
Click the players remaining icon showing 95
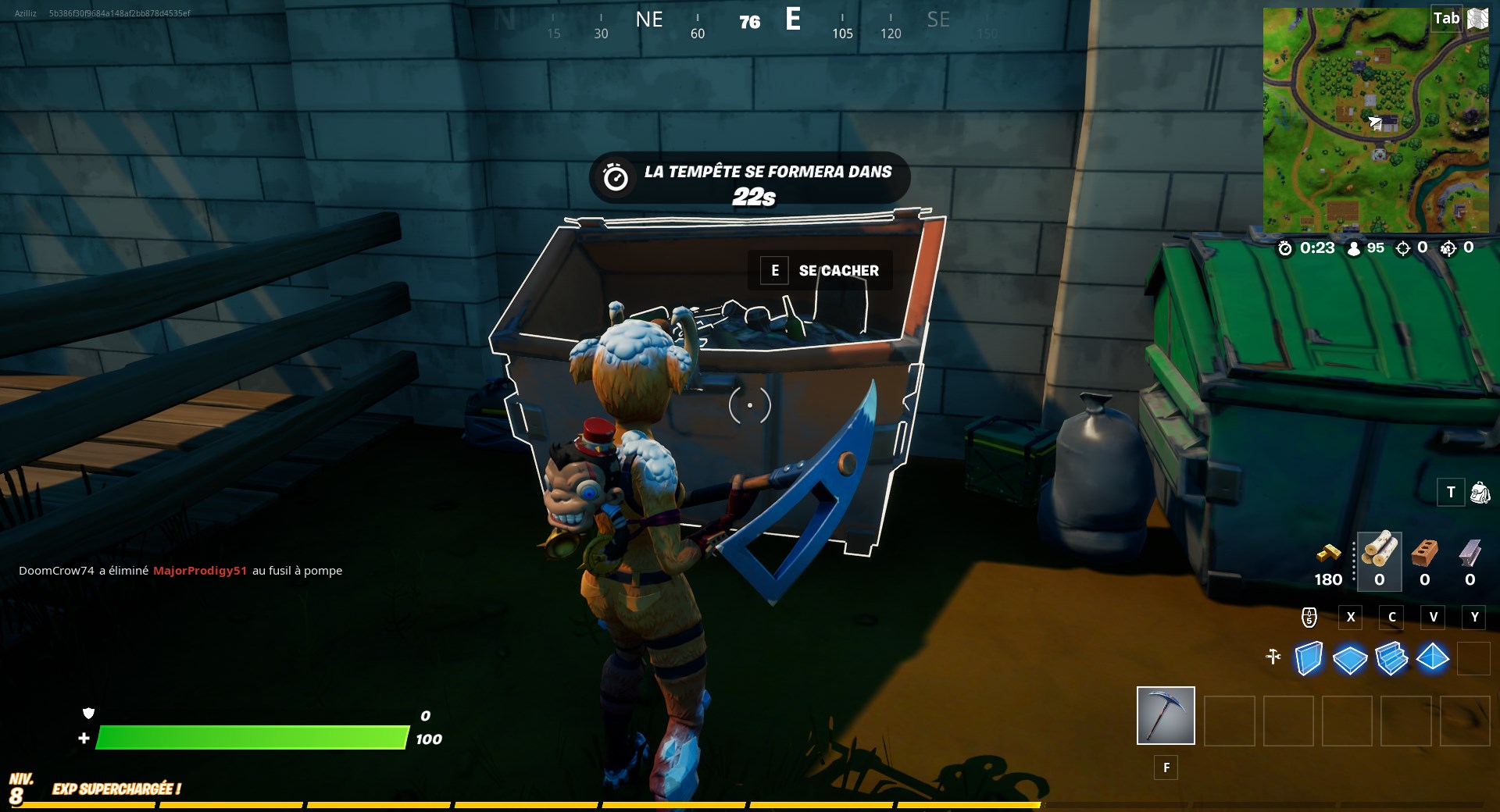[1351, 248]
